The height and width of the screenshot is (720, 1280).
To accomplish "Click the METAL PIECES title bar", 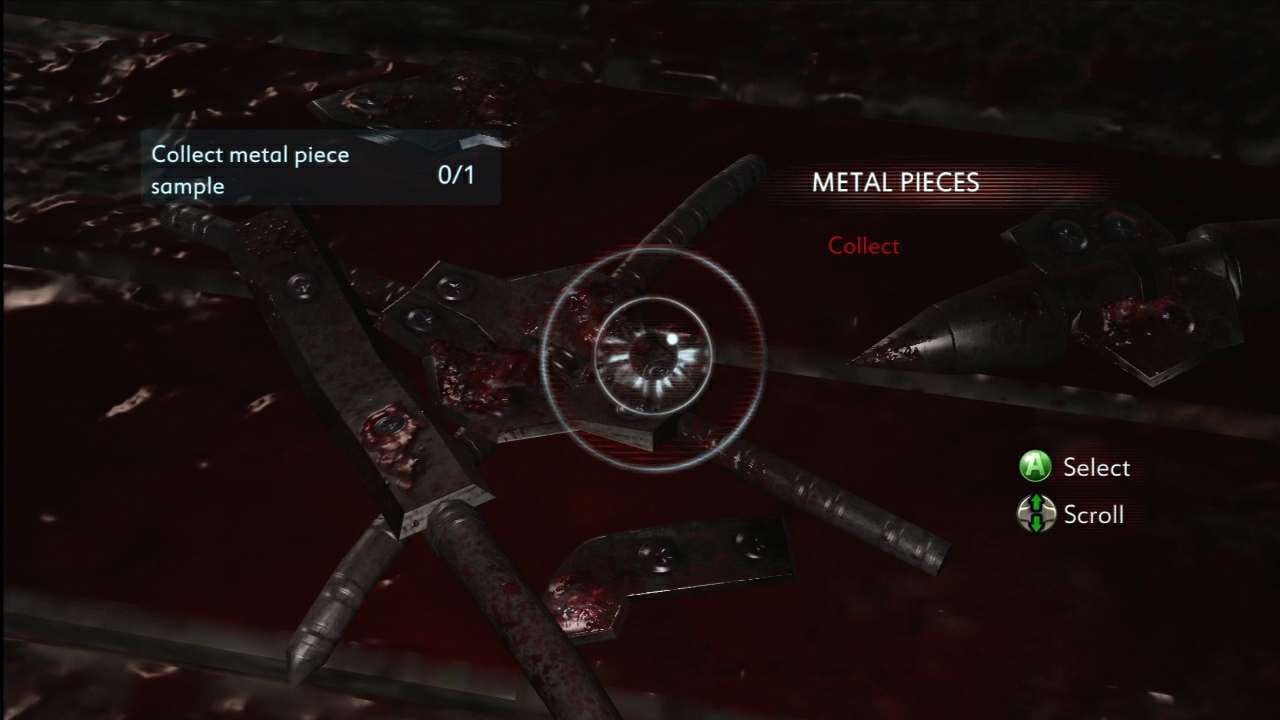I will point(895,183).
